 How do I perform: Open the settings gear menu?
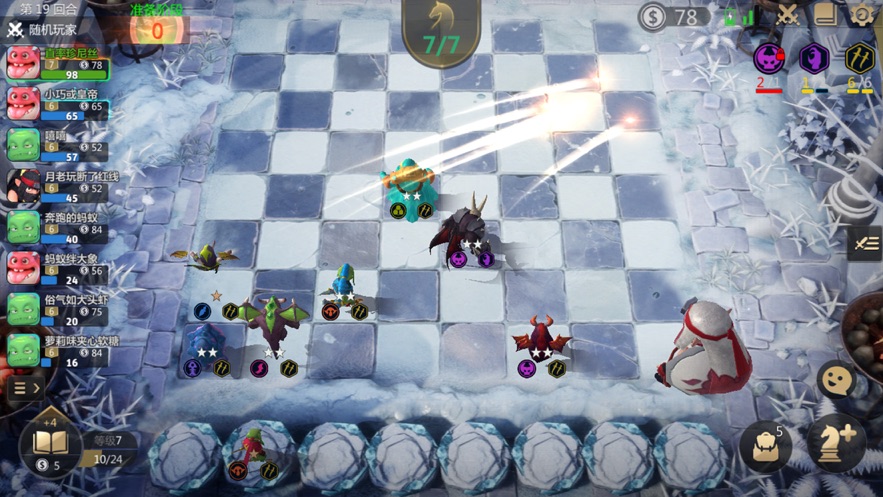[862, 14]
